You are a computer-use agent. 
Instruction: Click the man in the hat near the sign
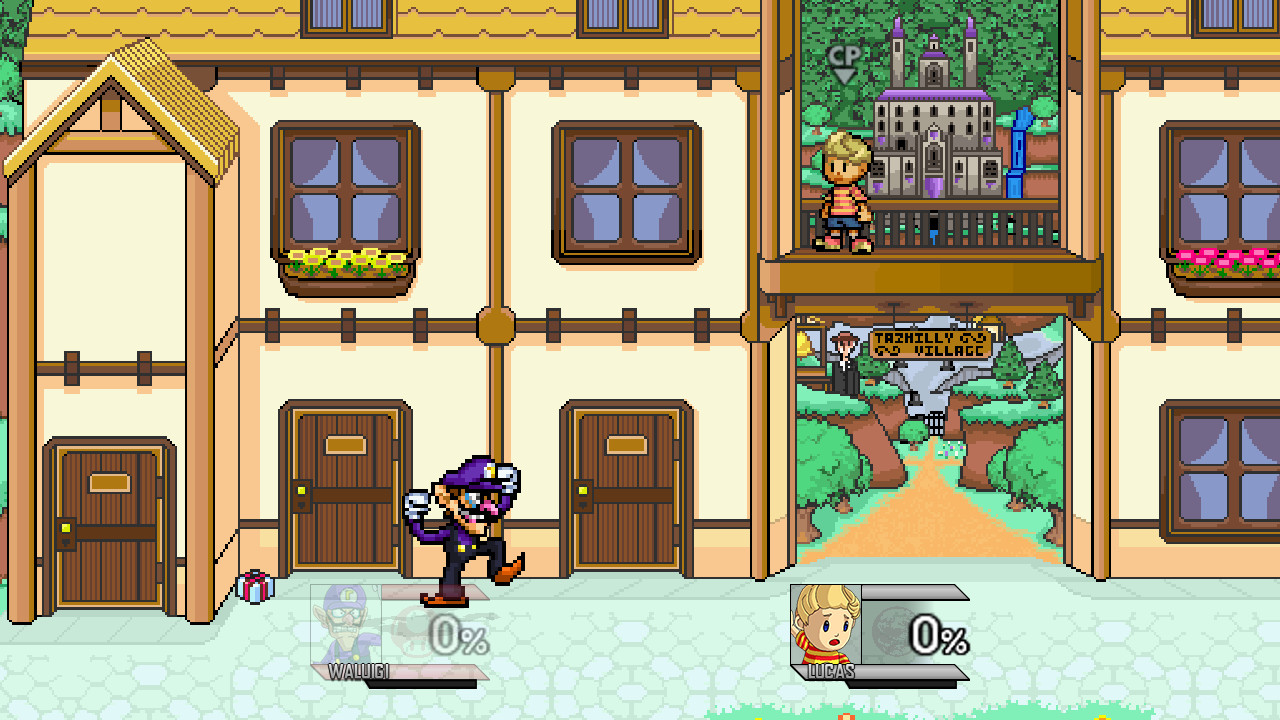(x=846, y=360)
